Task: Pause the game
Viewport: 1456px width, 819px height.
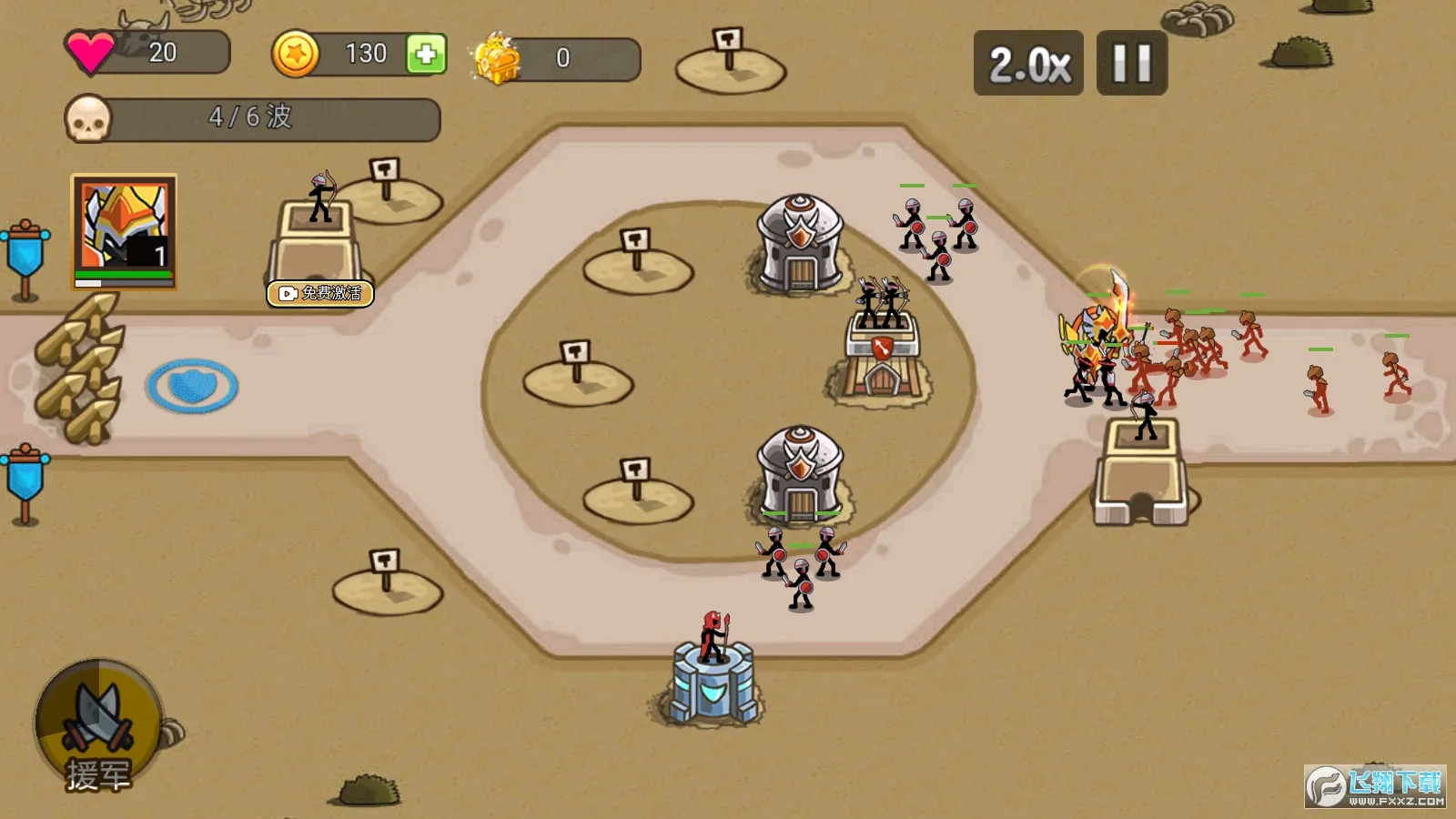Action: [1131, 64]
